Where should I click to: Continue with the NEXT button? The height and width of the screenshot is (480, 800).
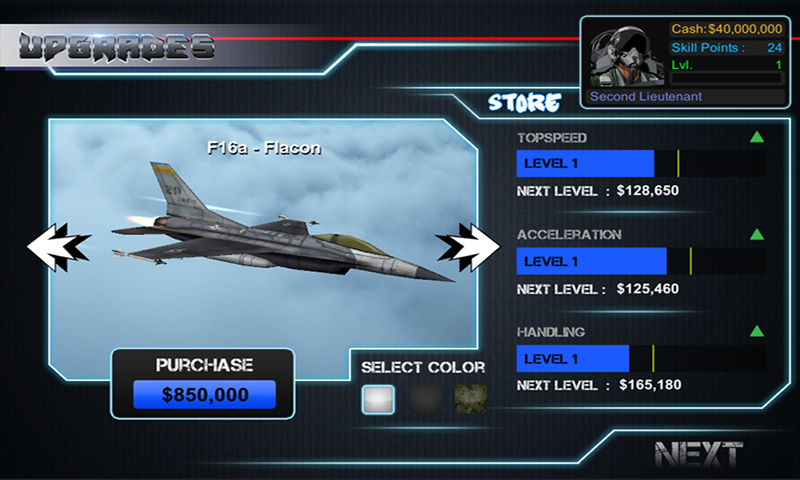click(x=699, y=453)
